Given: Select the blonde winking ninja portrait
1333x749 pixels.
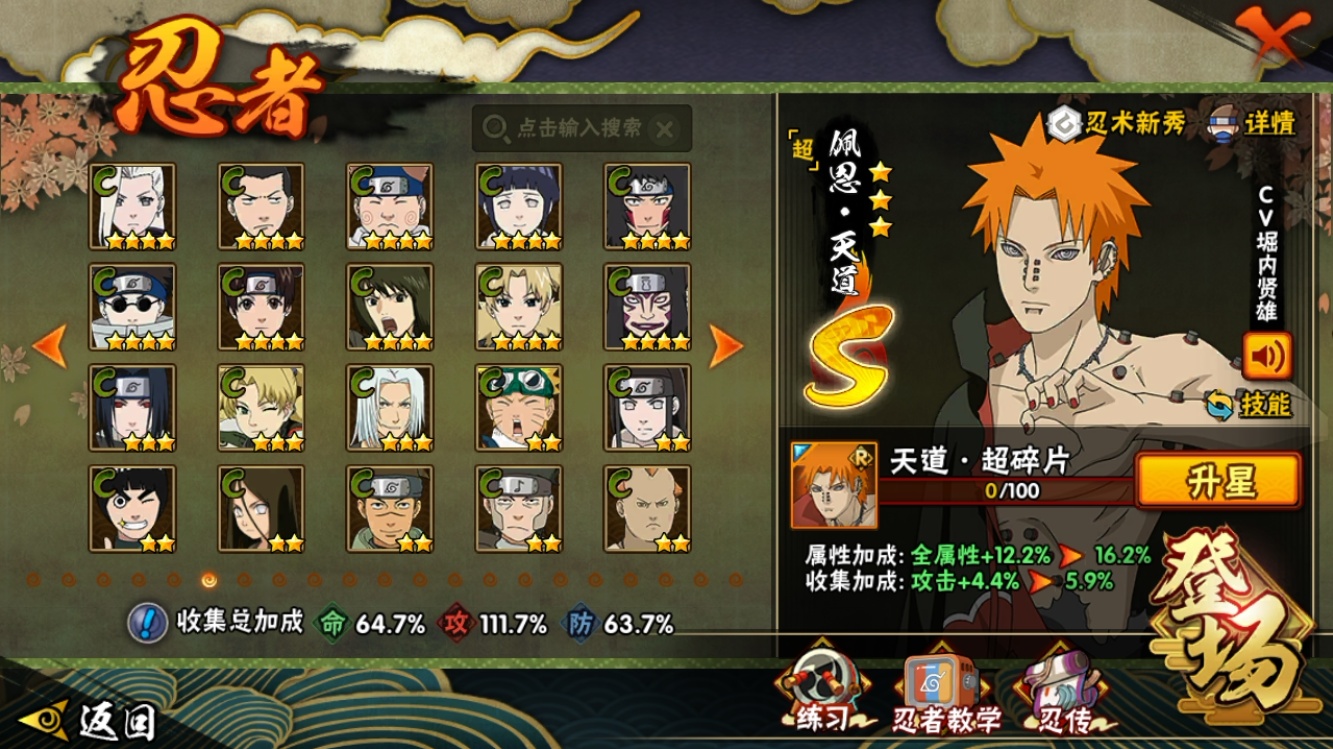Looking at the screenshot, I should click(x=261, y=408).
